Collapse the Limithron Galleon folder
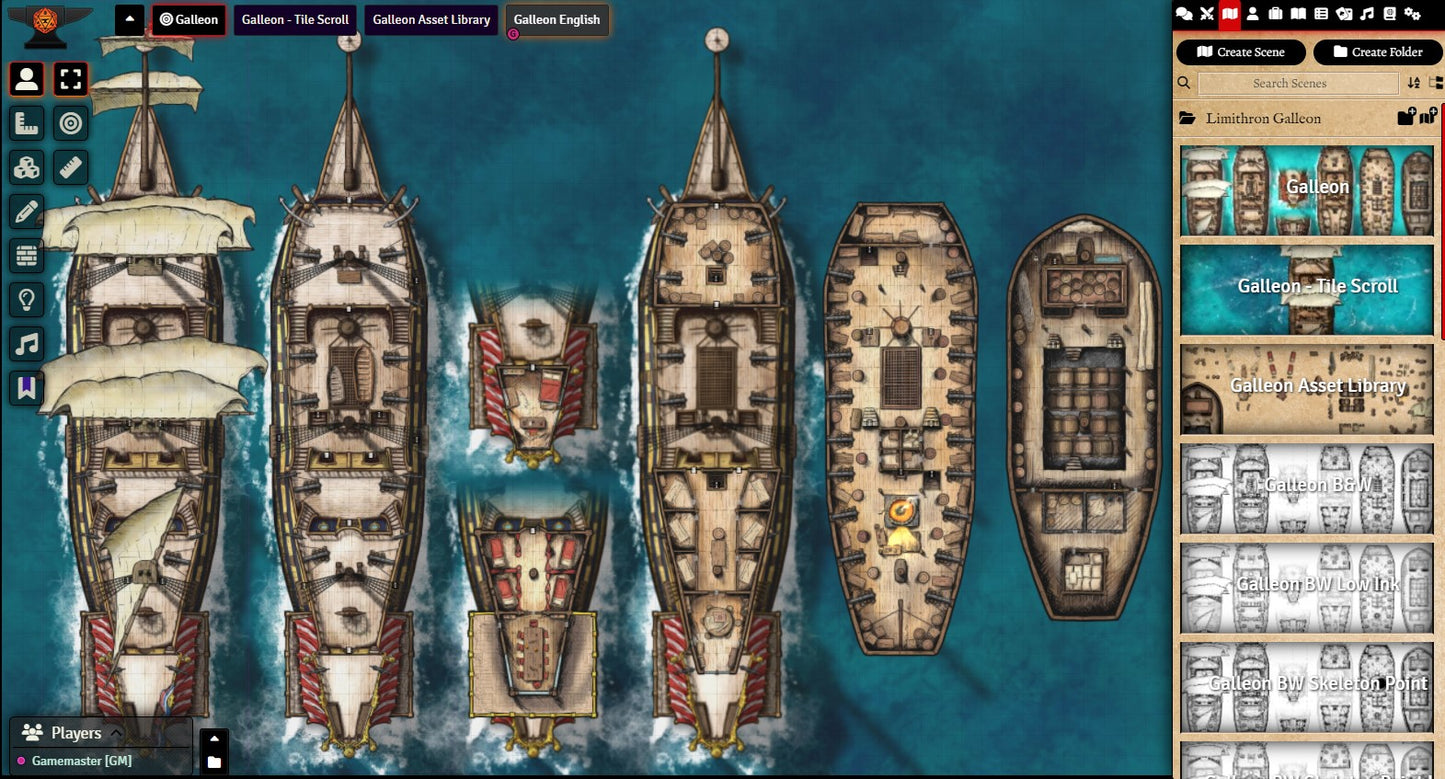The width and height of the screenshot is (1445, 779). 1264,118
